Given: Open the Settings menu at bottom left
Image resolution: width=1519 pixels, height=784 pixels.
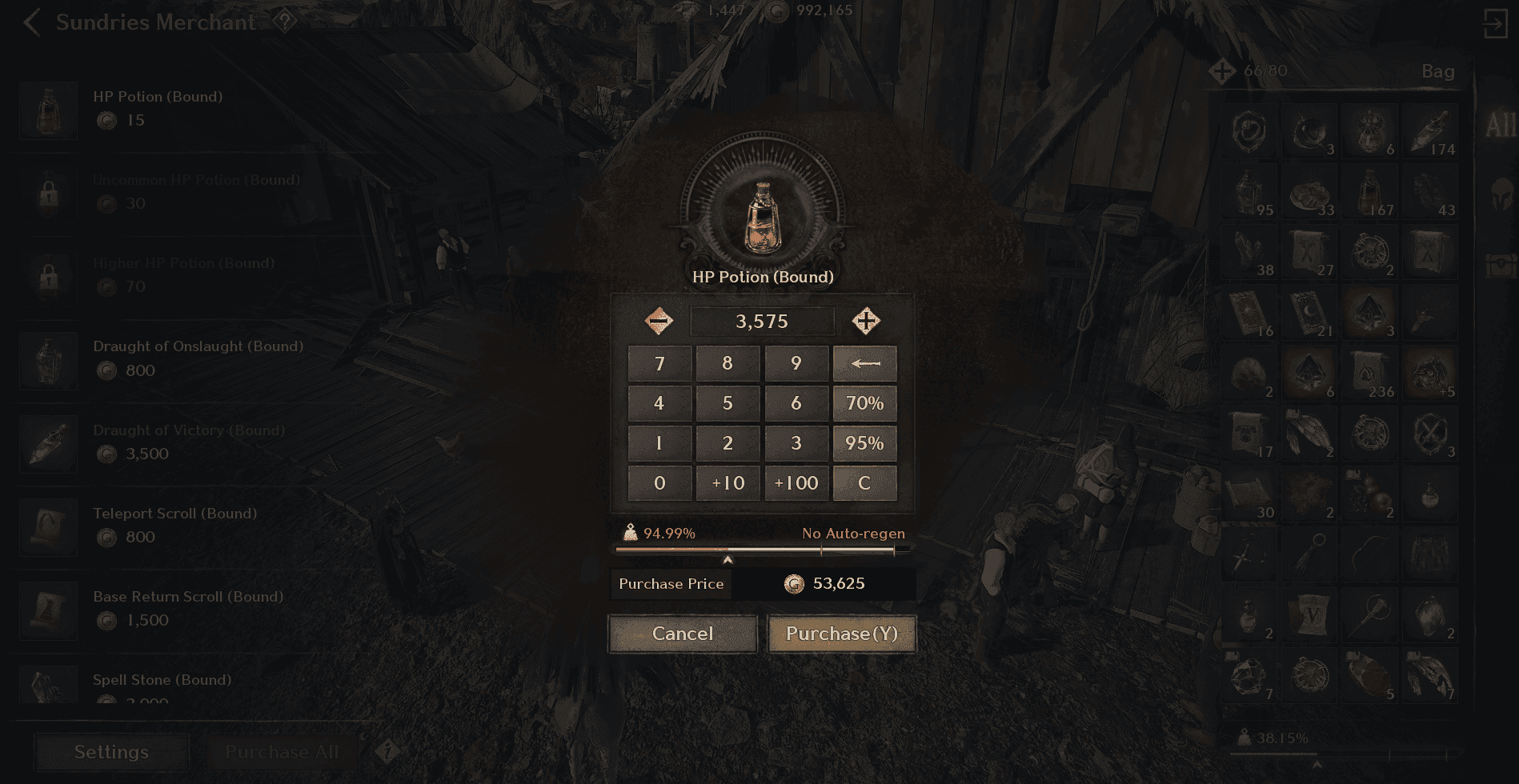Looking at the screenshot, I should (x=110, y=752).
